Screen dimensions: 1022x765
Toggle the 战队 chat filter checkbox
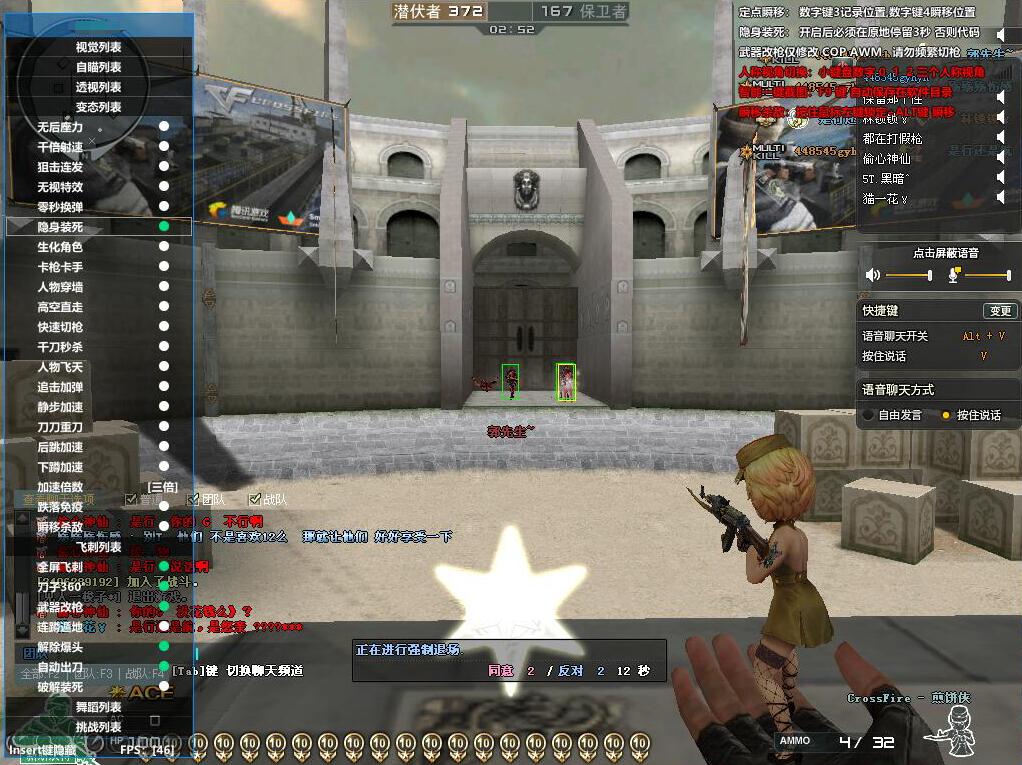[255, 499]
